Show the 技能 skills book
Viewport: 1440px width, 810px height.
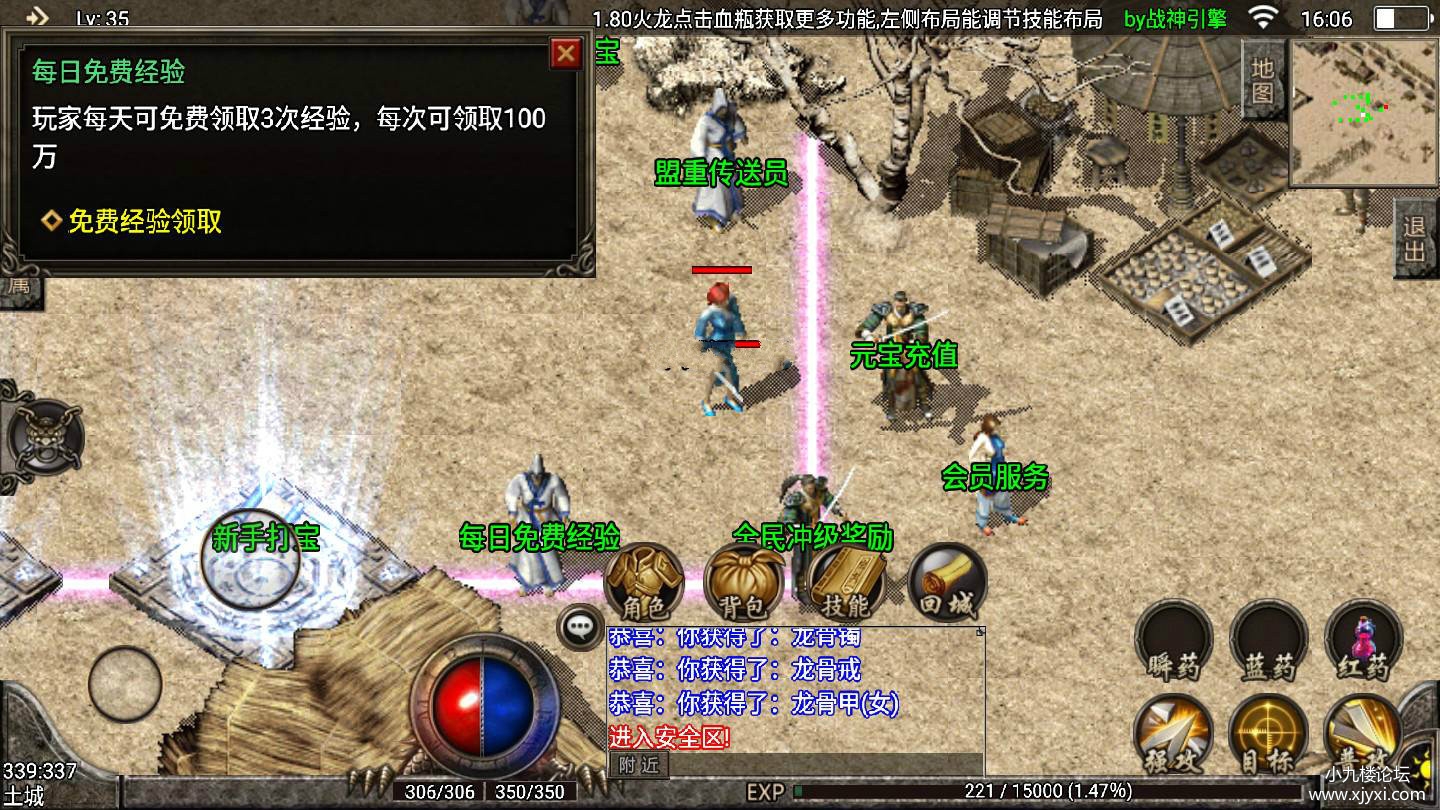tap(846, 582)
